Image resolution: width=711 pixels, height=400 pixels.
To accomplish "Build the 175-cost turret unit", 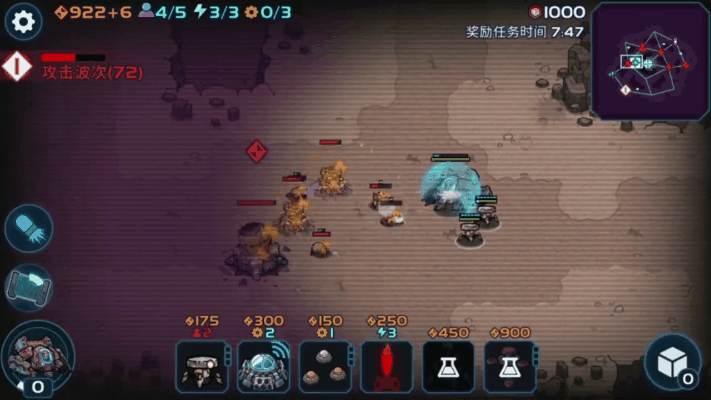I will click(x=202, y=366).
